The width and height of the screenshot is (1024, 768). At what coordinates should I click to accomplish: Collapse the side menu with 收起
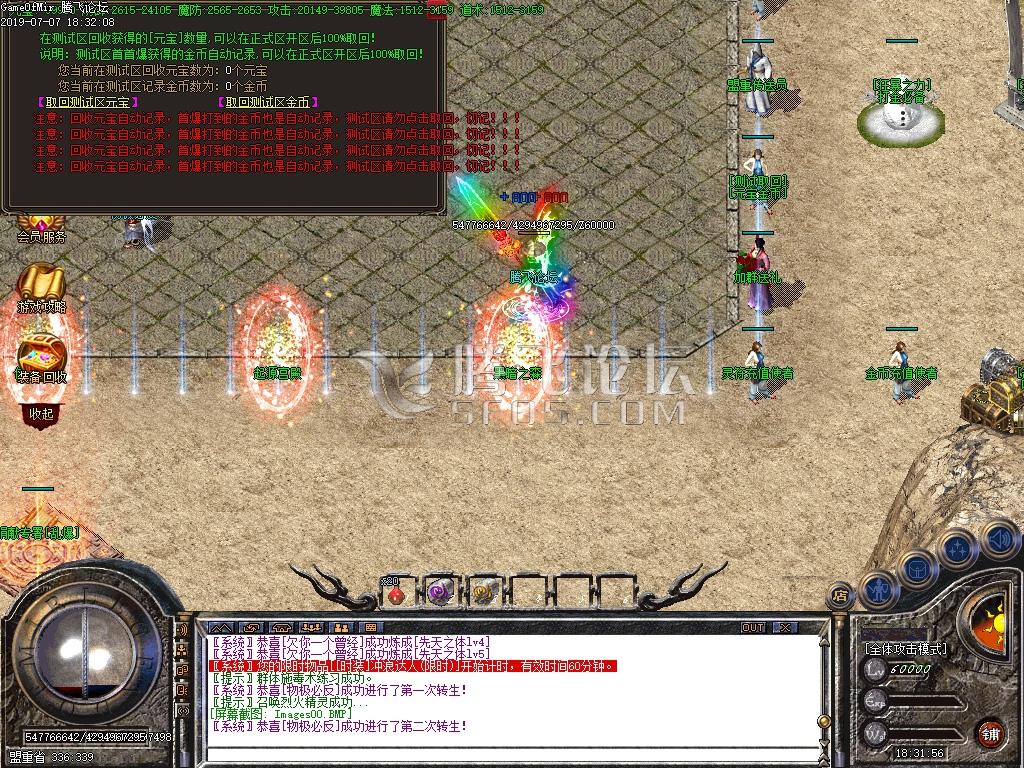click(41, 413)
